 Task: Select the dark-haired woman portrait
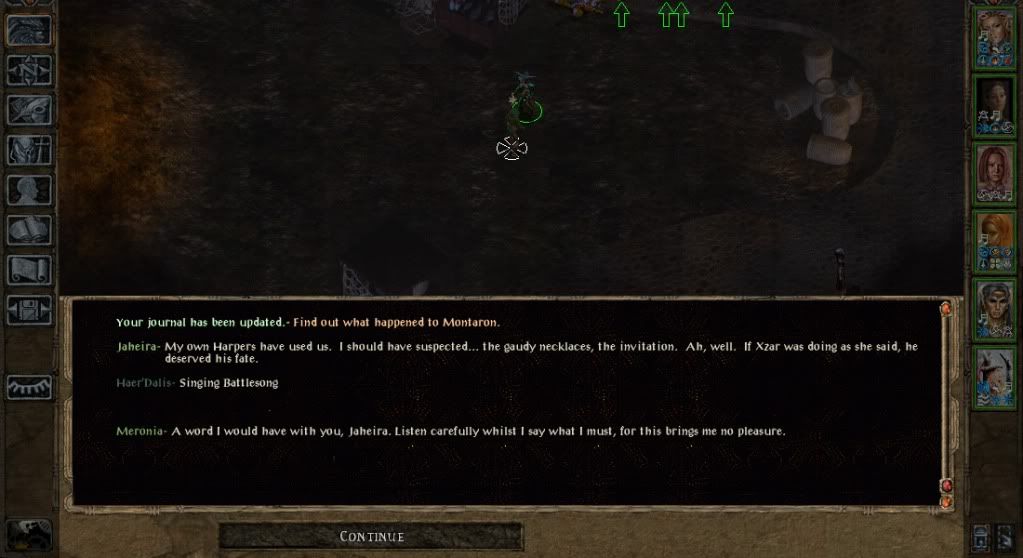[994, 105]
